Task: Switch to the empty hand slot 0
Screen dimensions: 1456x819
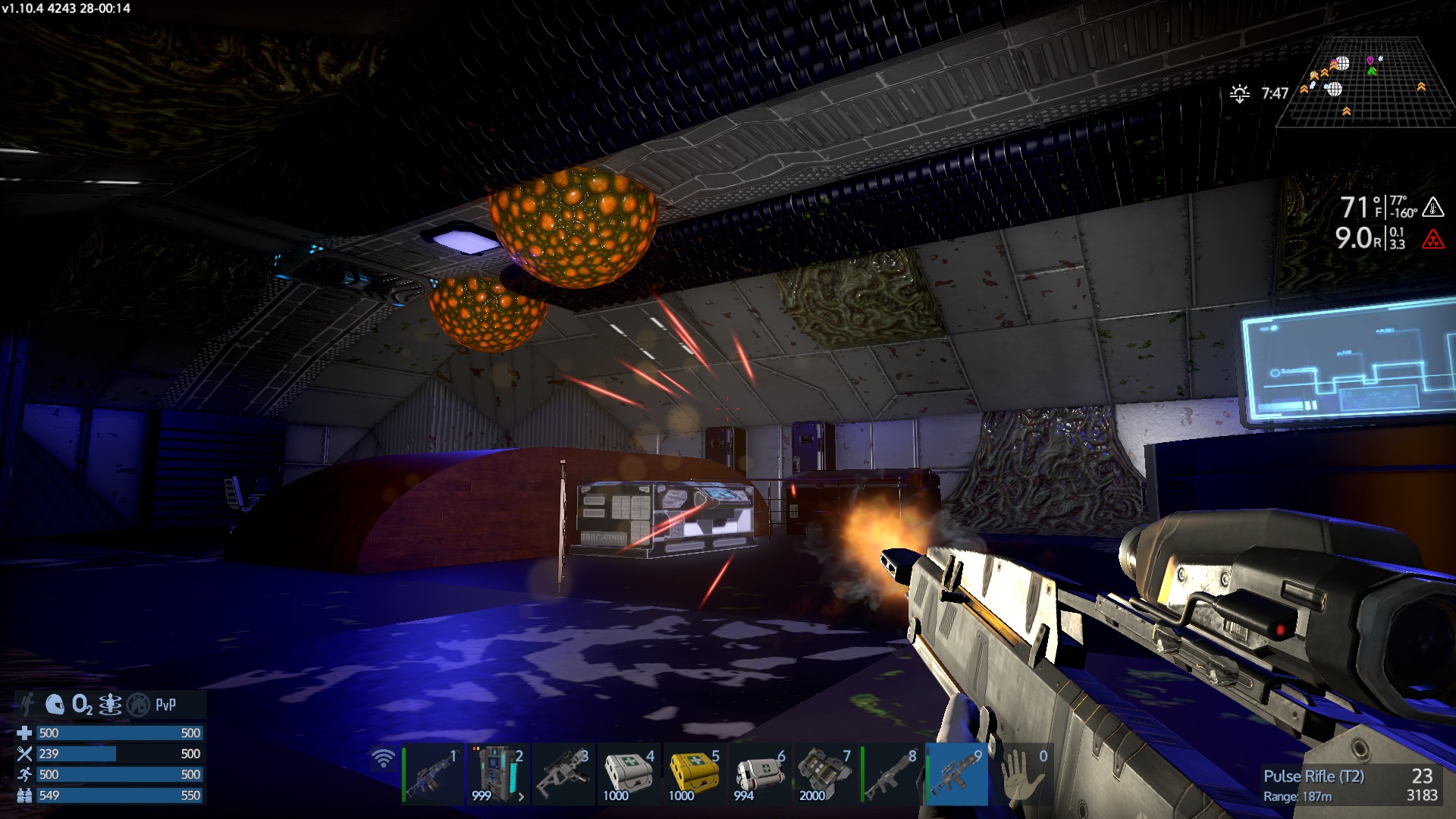Action: tap(1022, 775)
